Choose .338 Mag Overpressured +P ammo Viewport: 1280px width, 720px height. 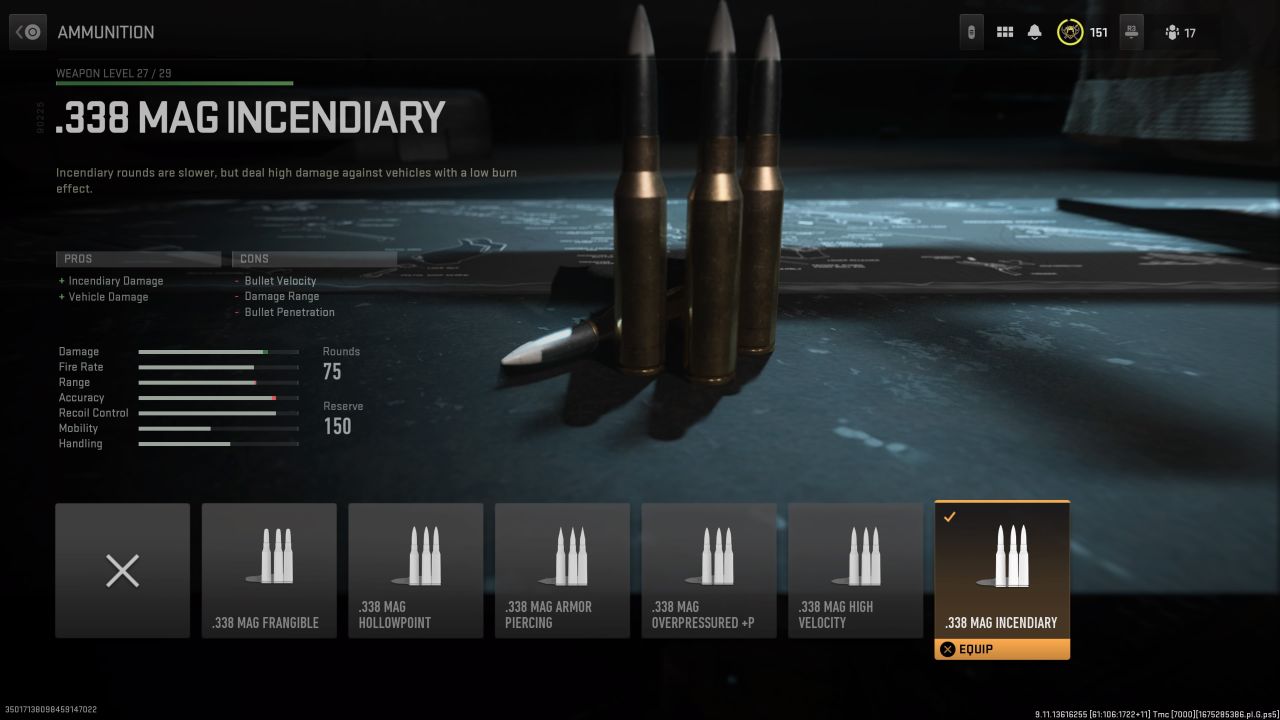(708, 570)
